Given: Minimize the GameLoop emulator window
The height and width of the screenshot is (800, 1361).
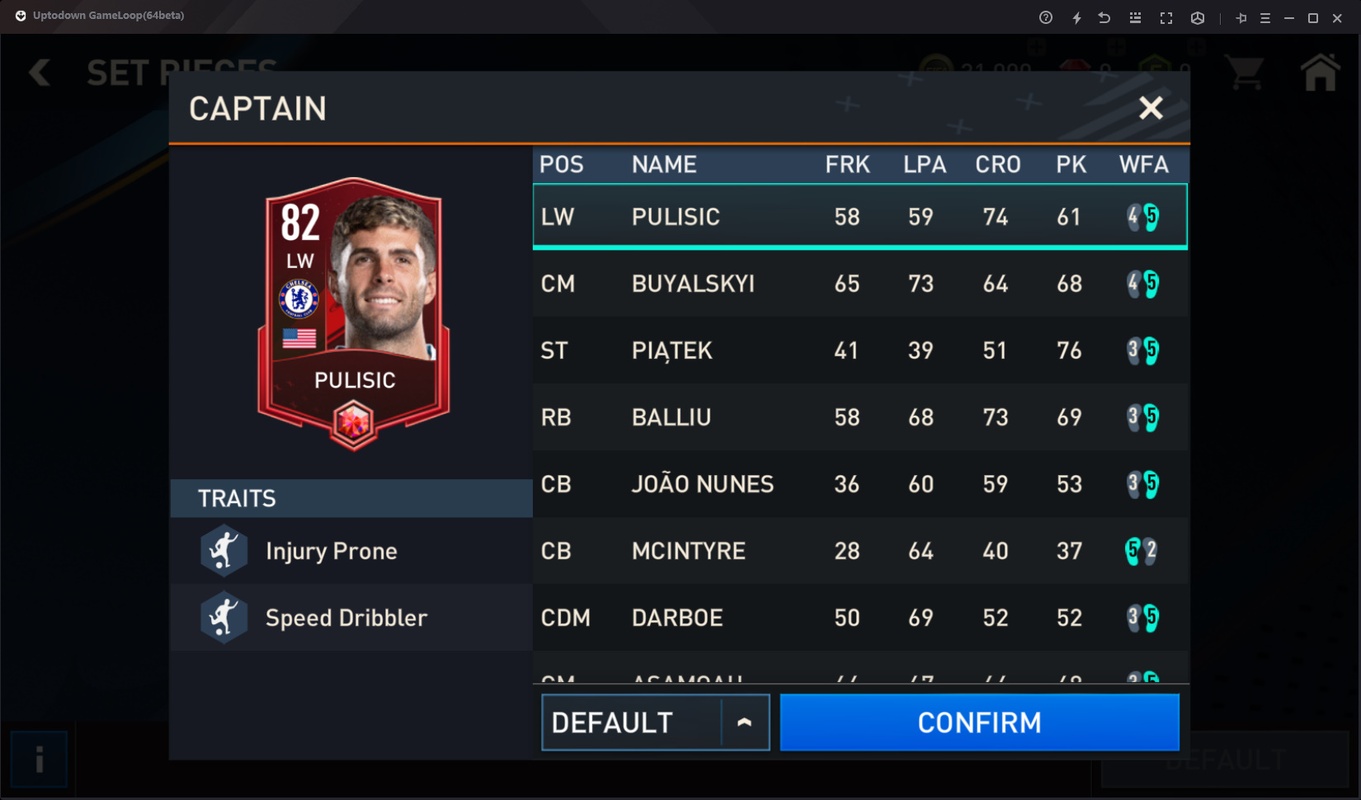Looking at the screenshot, I should 1289,18.
